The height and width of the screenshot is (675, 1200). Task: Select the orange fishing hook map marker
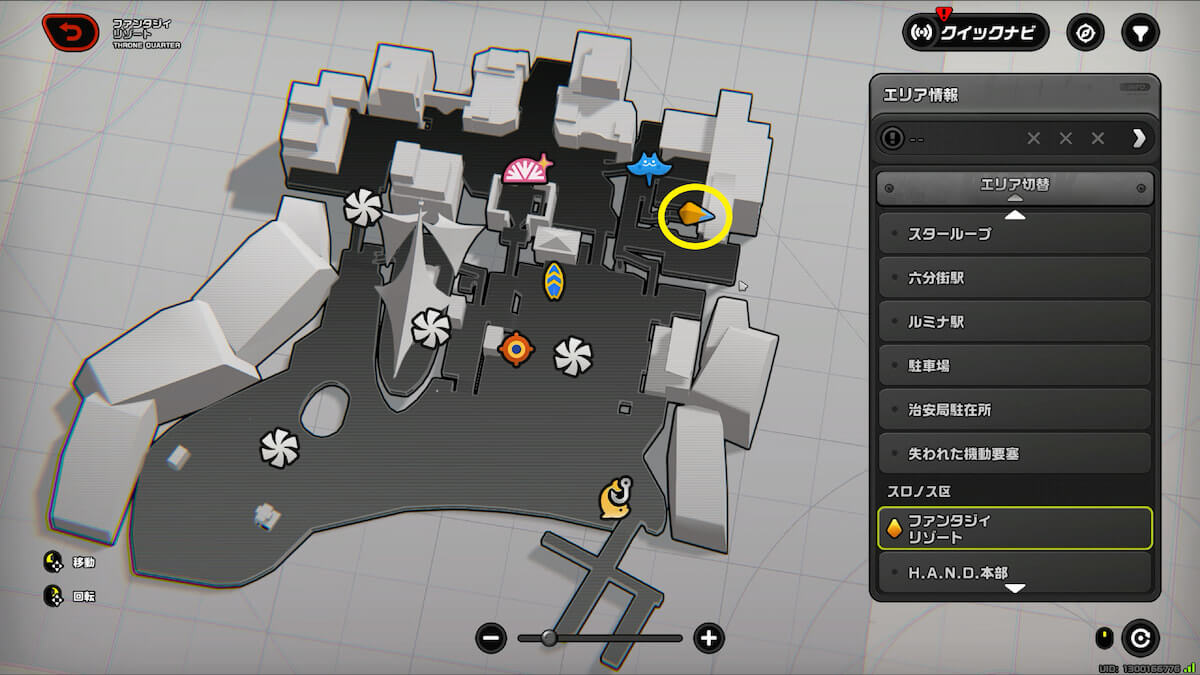click(617, 497)
